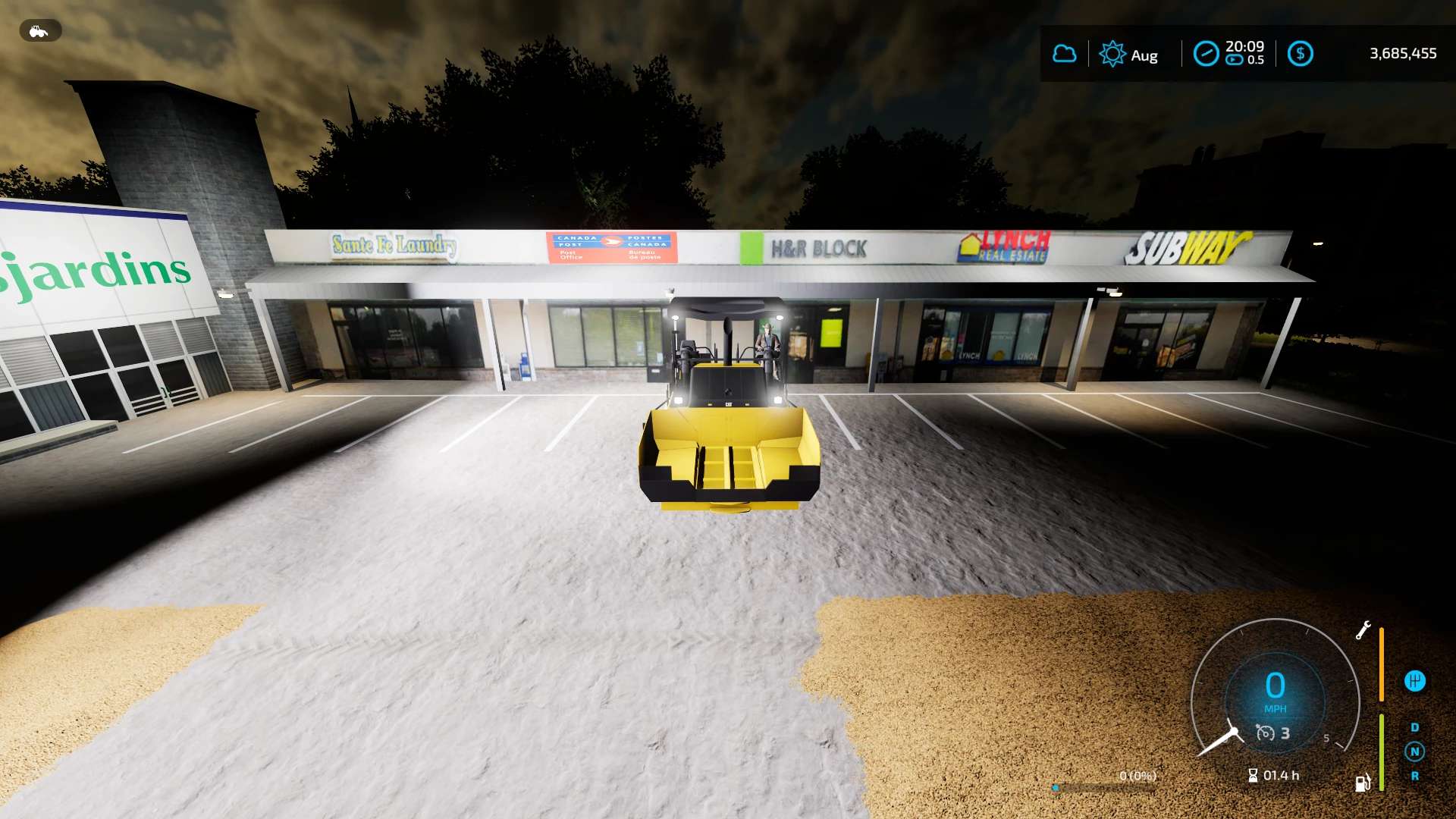This screenshot has width=1456, height=819.
Task: Select the reverse R gear indicator
Action: click(1414, 776)
